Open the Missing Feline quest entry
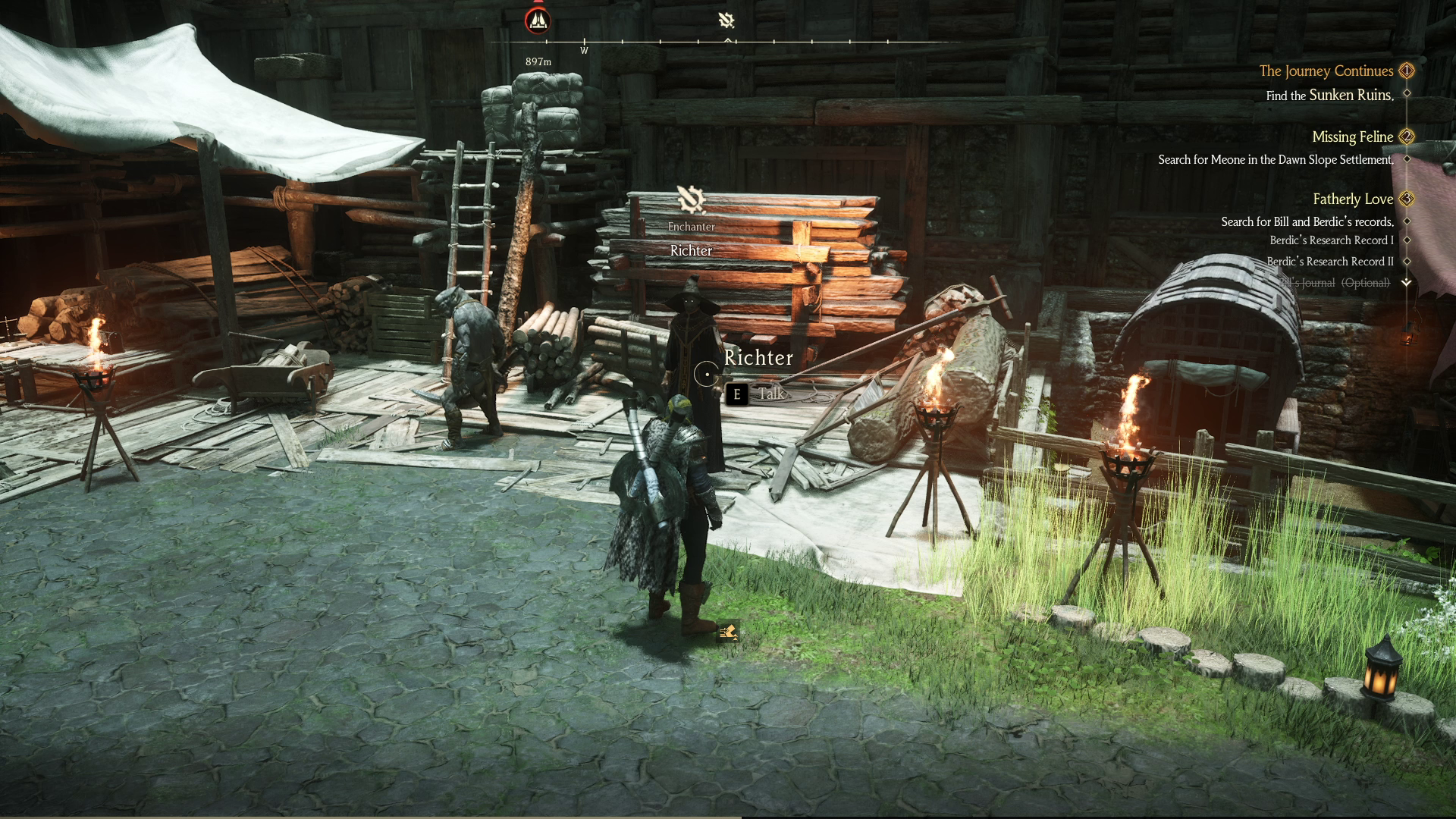This screenshot has height=819, width=1456. click(1352, 137)
